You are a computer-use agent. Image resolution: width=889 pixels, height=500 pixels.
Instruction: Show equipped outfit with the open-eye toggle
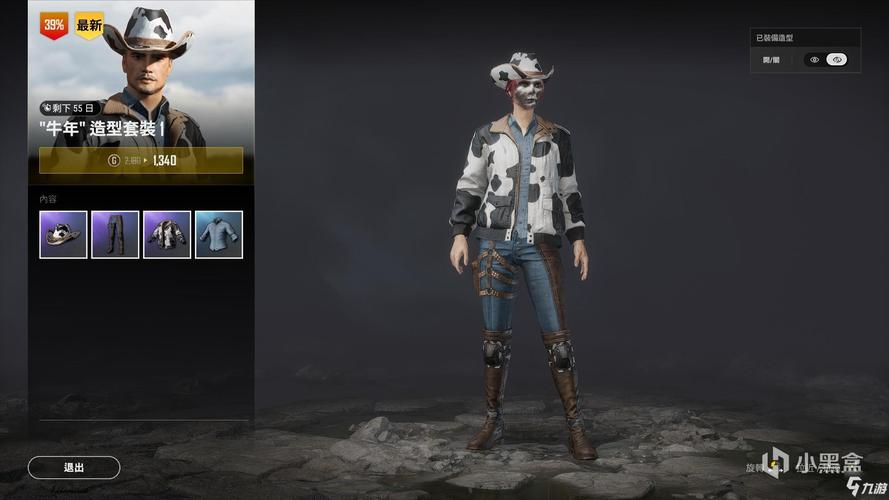[815, 60]
